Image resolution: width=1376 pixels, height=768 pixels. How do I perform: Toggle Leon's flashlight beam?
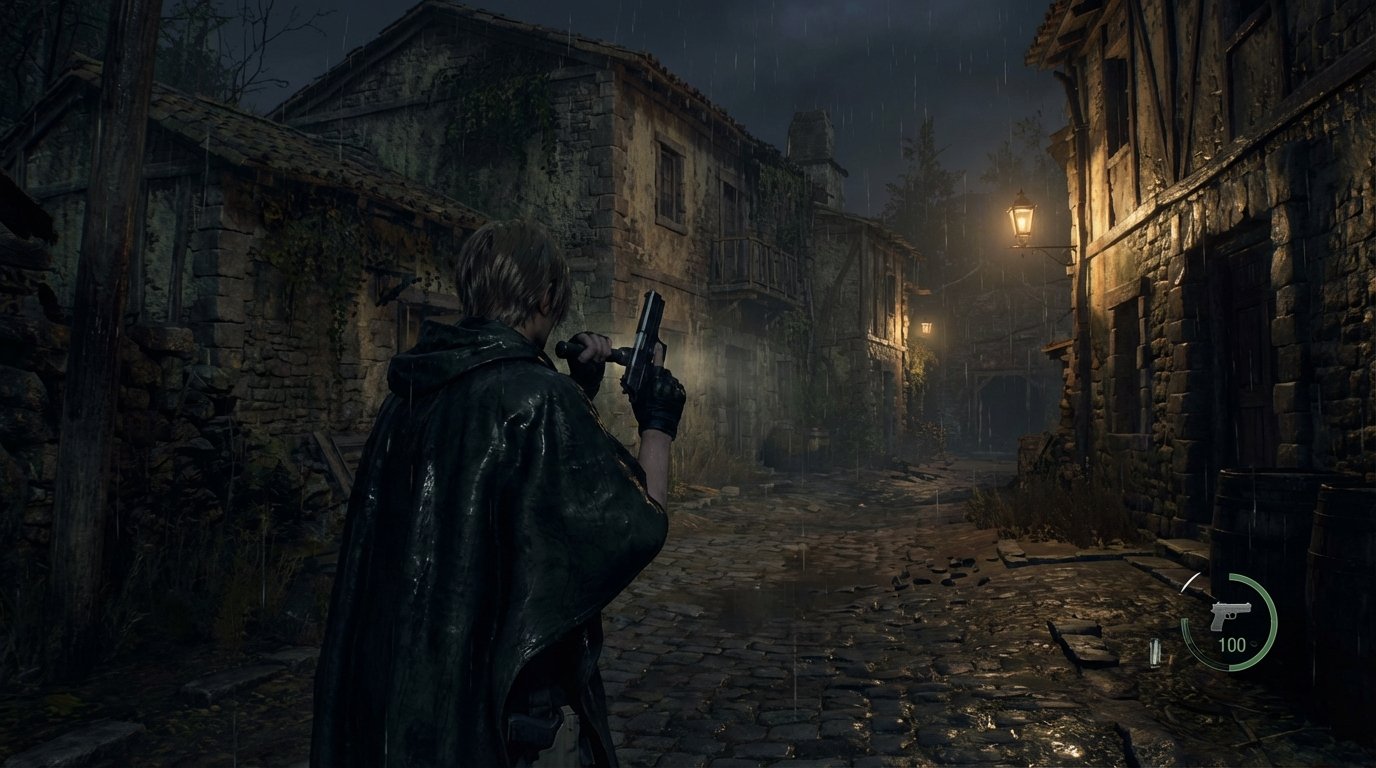click(700, 370)
